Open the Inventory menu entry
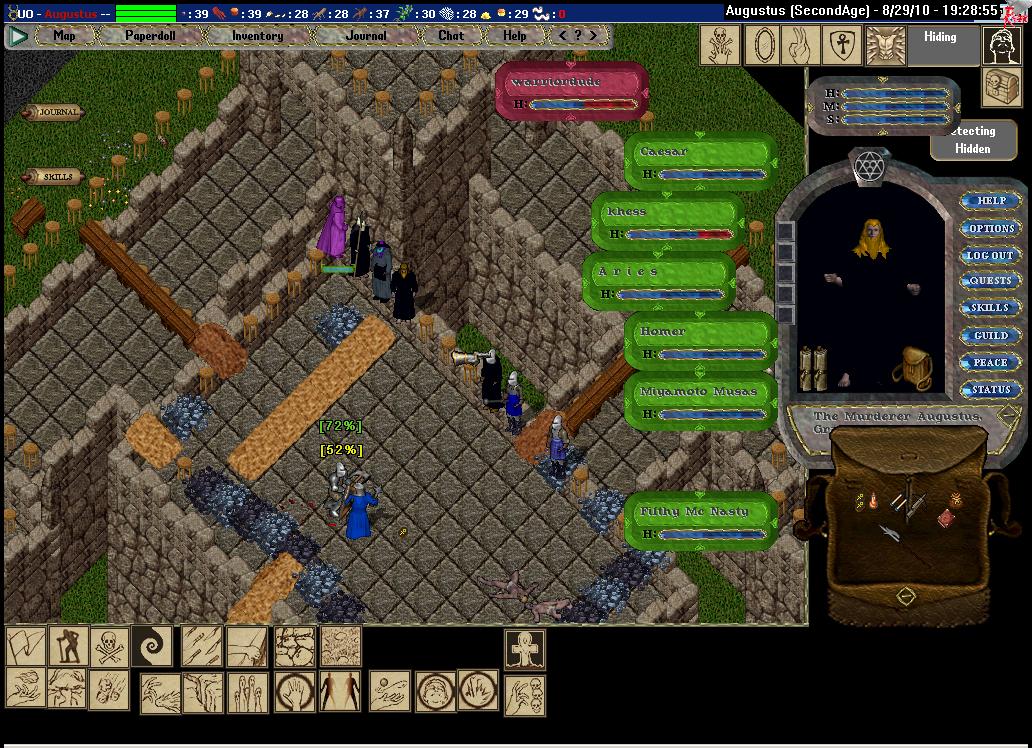1032x748 pixels. click(x=257, y=36)
